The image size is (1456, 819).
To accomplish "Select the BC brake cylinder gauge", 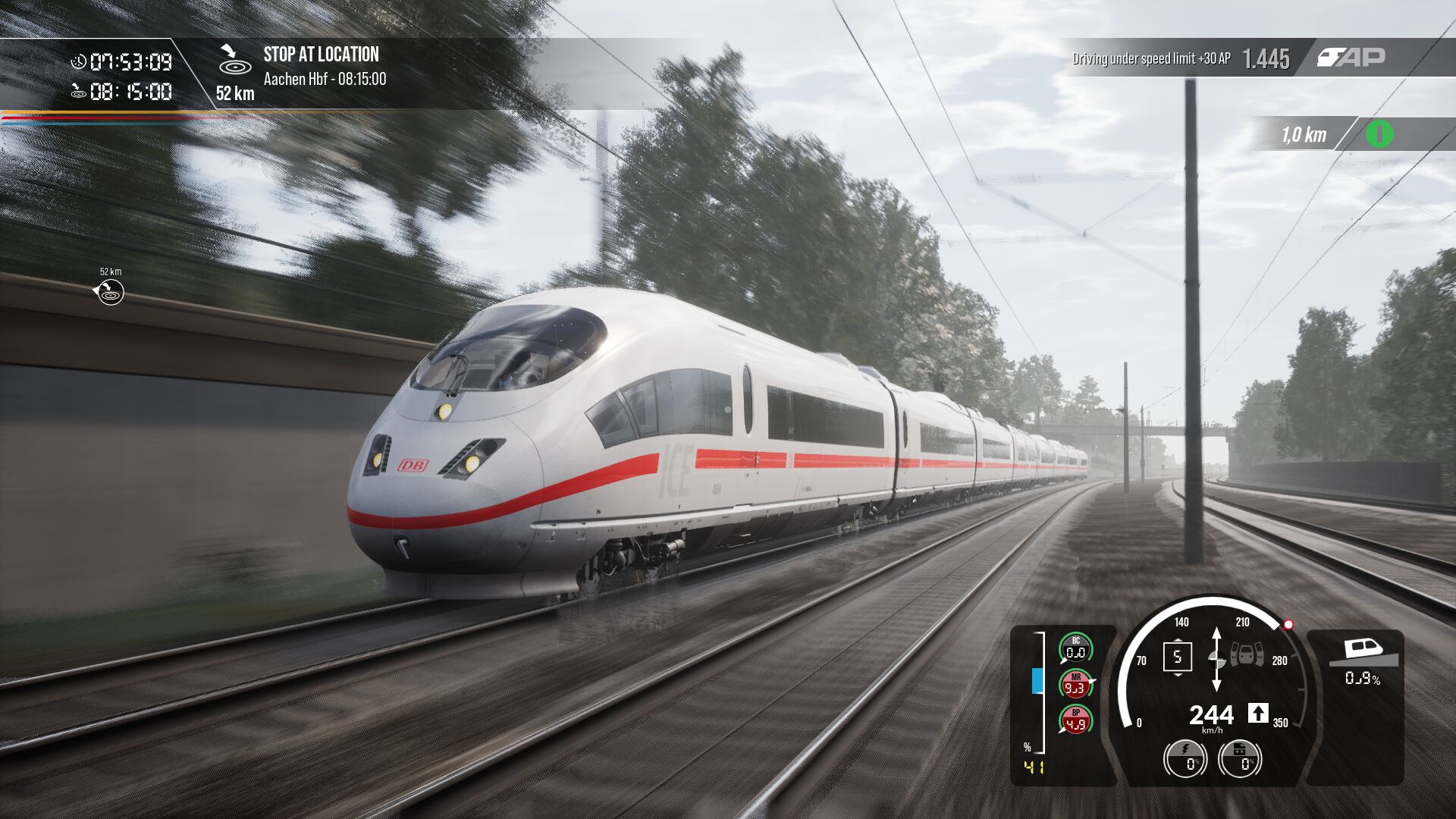I will (x=1075, y=648).
